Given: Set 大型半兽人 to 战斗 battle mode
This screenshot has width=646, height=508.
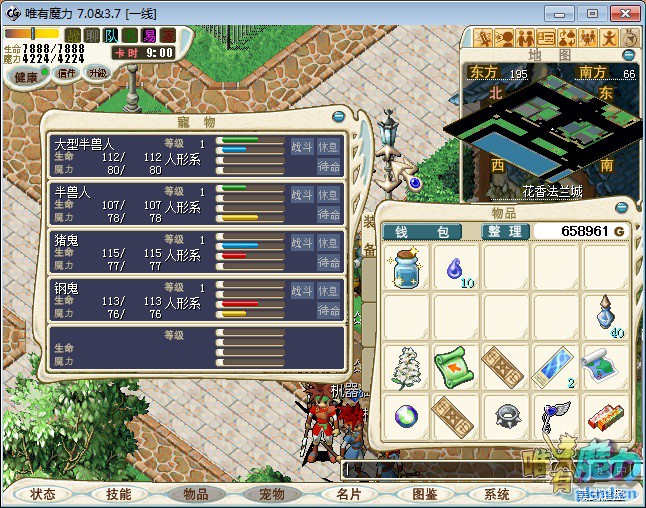Looking at the screenshot, I should [x=302, y=146].
